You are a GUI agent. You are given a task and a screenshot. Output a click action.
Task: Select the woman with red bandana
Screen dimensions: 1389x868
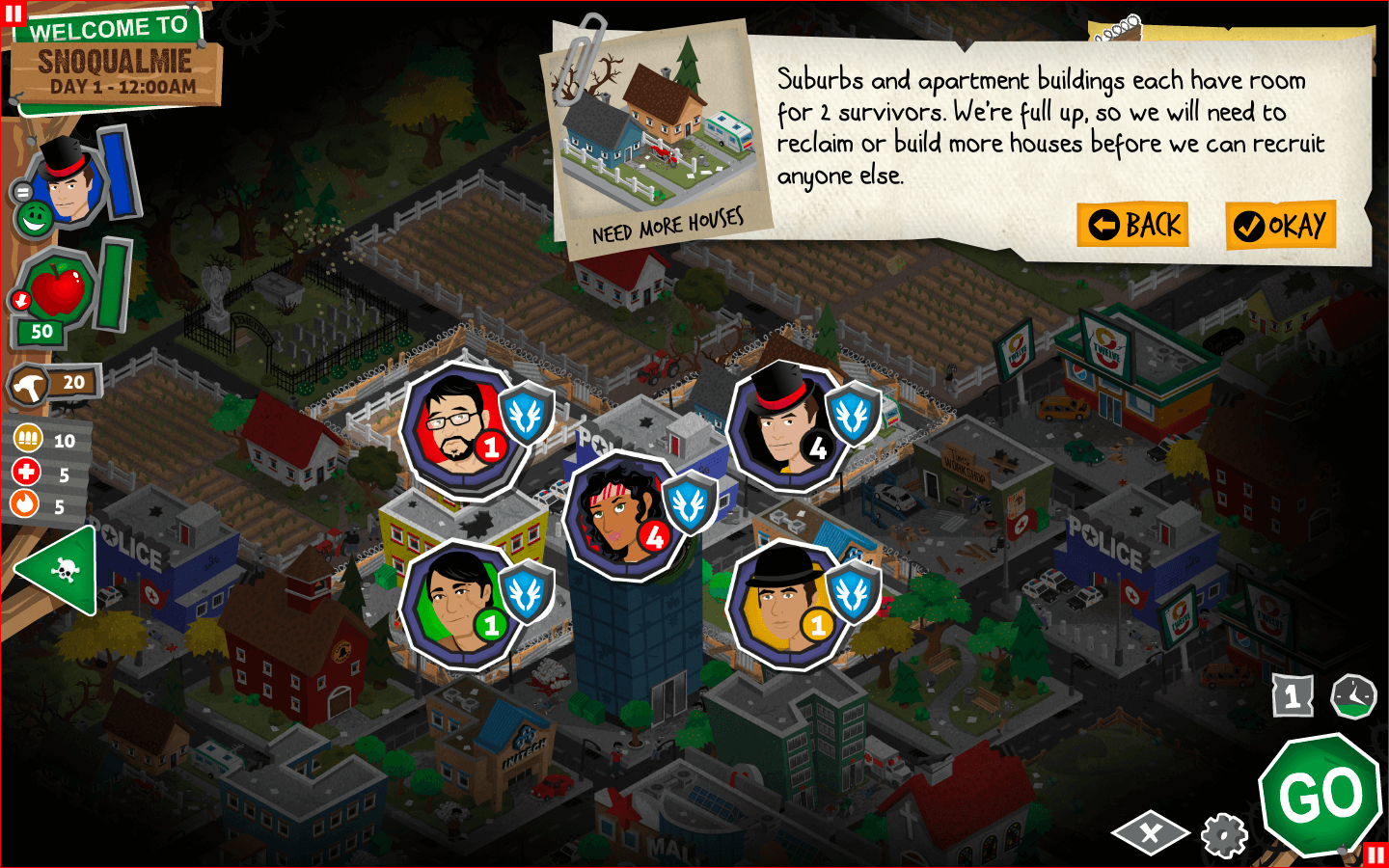pos(621,515)
